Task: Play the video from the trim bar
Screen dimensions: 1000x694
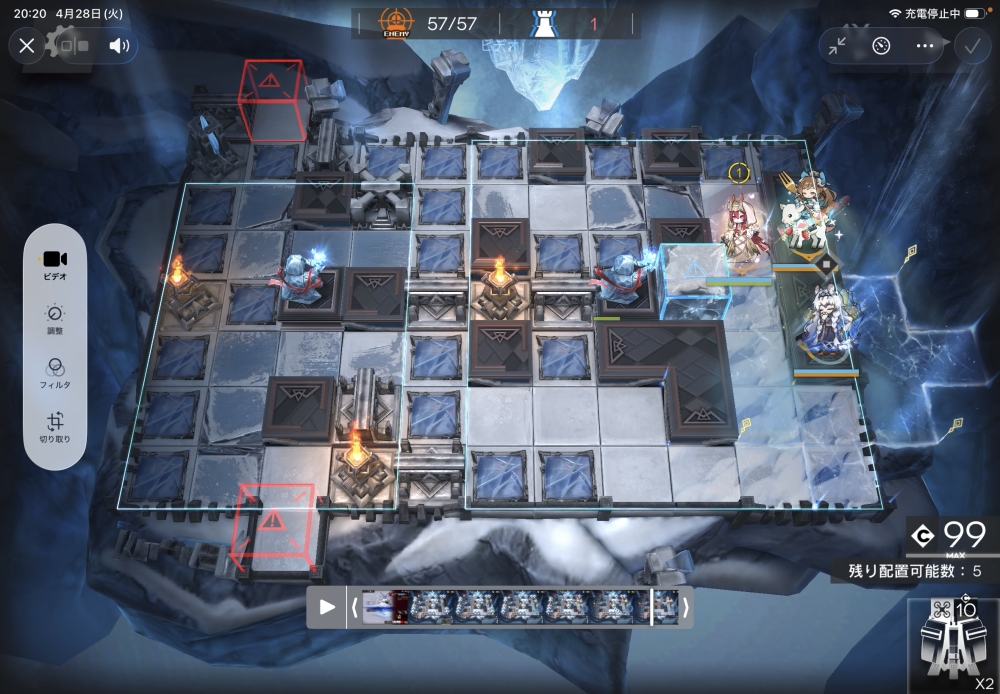Action: point(327,607)
